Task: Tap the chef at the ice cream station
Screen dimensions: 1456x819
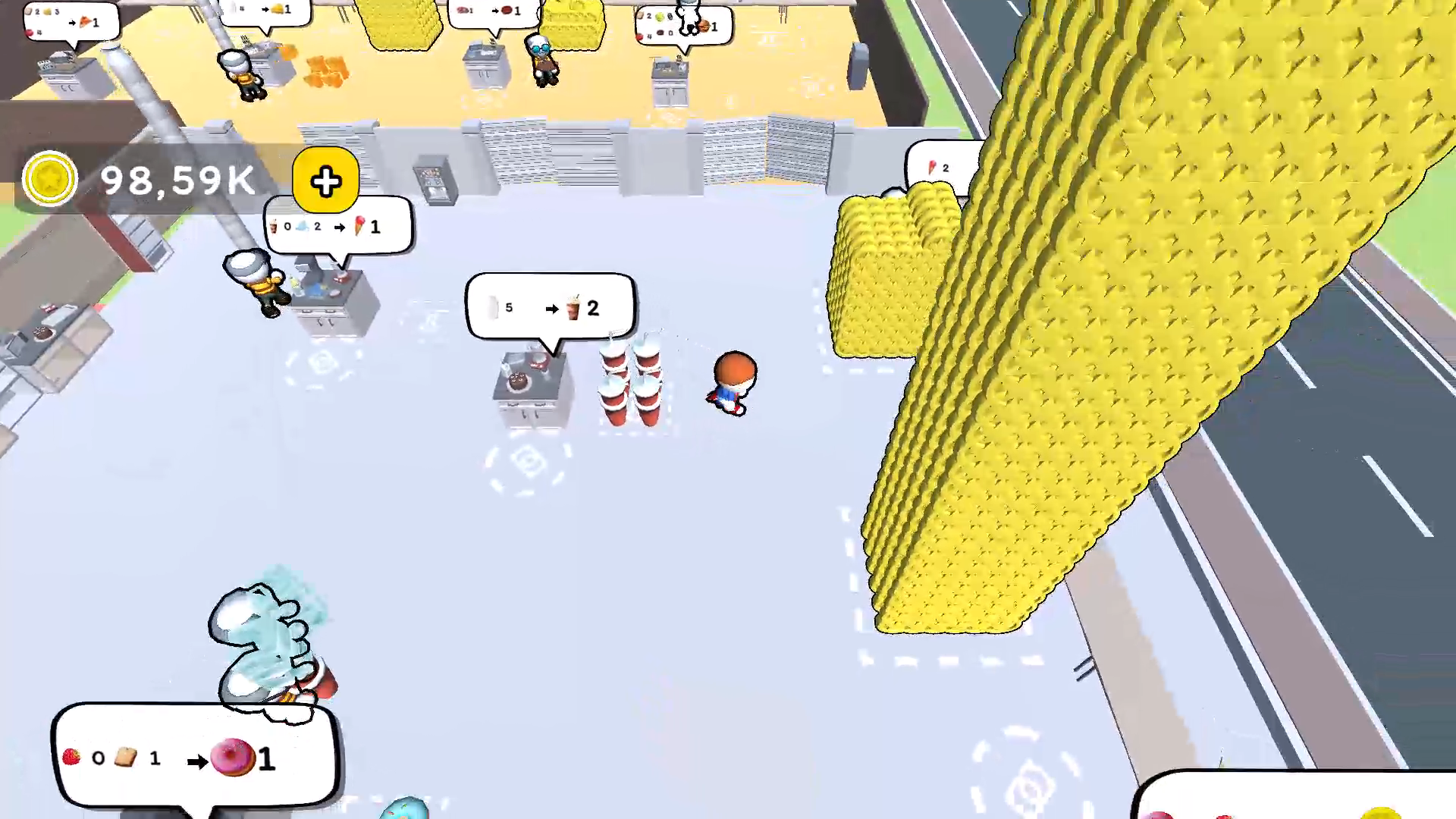Action: [x=254, y=284]
